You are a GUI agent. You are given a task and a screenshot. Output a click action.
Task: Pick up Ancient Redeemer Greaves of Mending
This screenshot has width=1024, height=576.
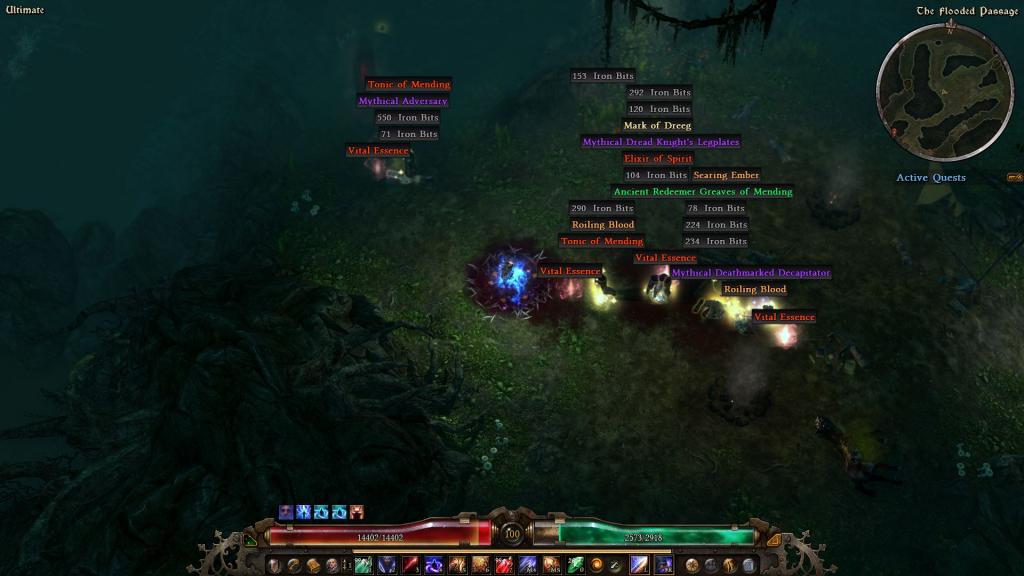tap(702, 192)
